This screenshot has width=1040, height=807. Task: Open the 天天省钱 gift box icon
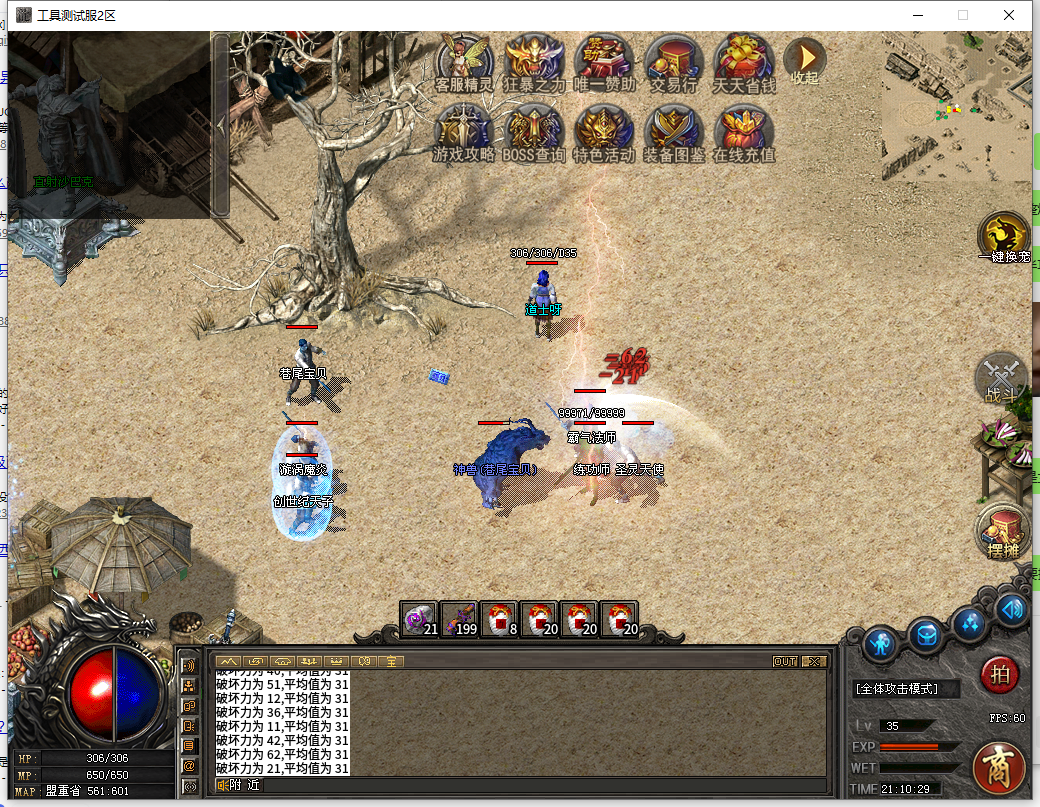(744, 62)
